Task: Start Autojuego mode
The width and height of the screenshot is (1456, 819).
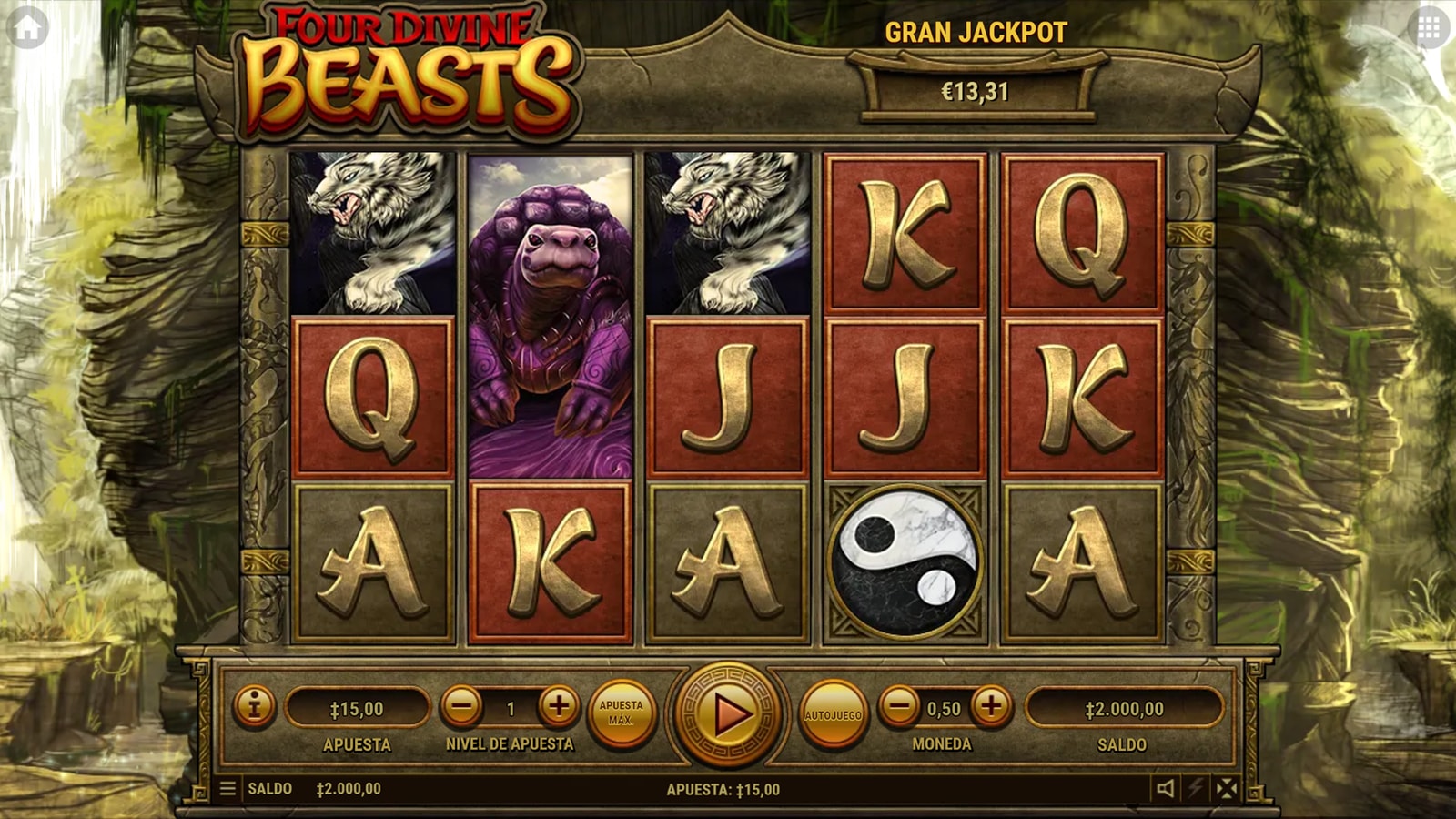Action: [x=833, y=714]
